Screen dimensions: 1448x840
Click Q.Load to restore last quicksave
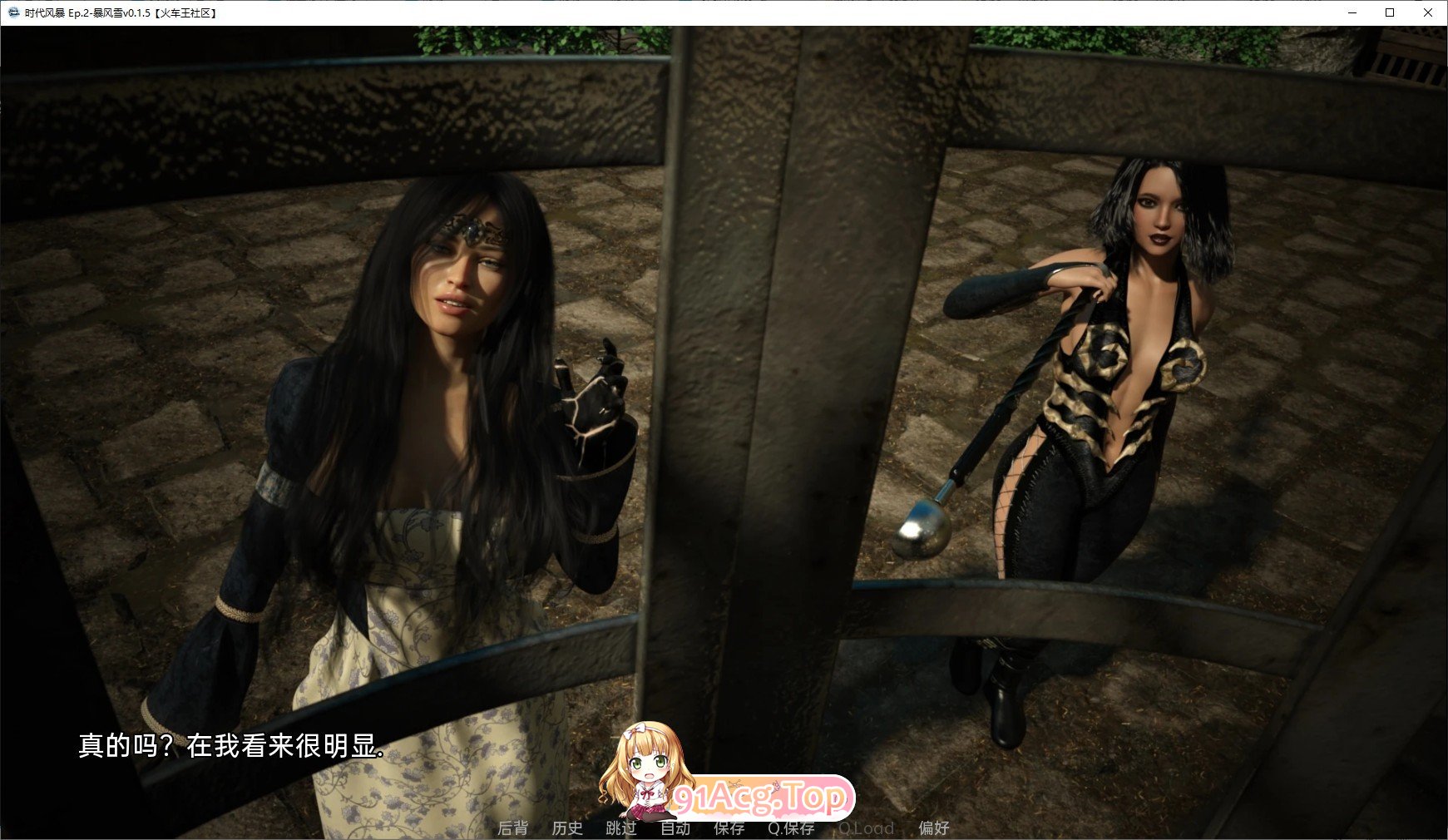867,828
